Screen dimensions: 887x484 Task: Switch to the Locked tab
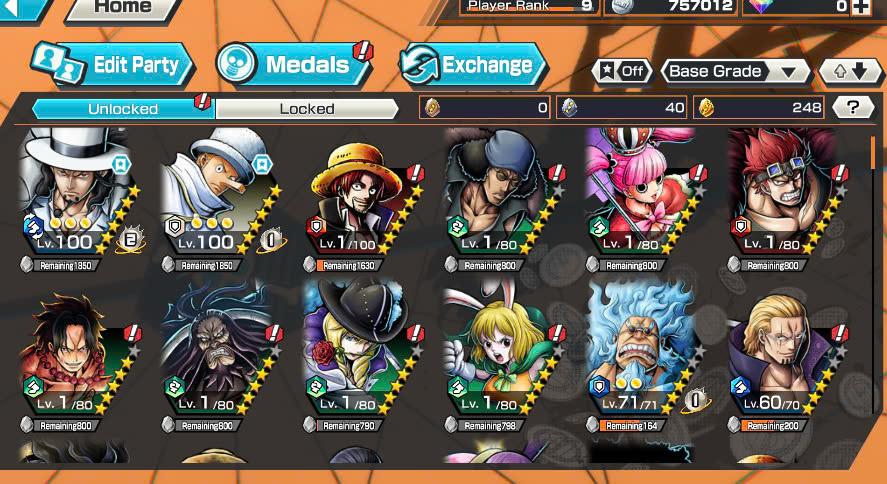[x=307, y=108]
